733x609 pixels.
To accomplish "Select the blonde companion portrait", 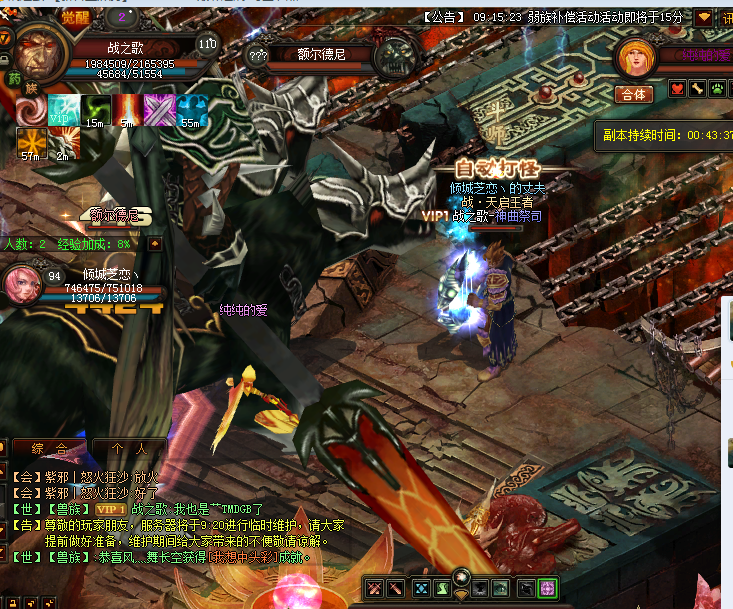I will [x=634, y=58].
